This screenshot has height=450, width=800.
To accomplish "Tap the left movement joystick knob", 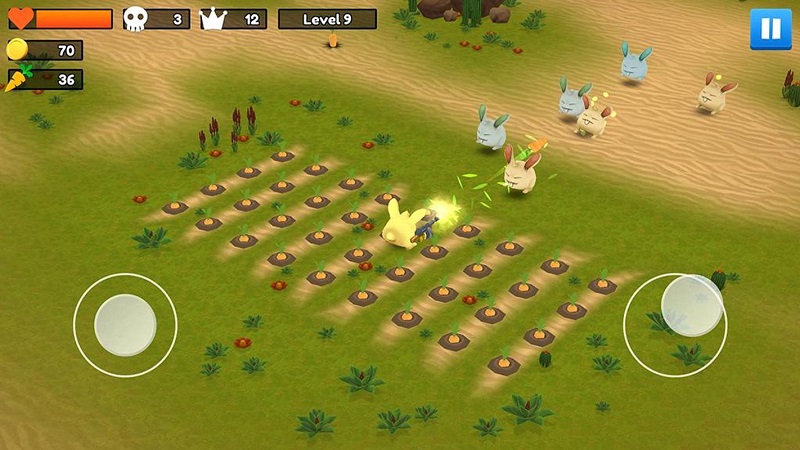I will point(125,325).
